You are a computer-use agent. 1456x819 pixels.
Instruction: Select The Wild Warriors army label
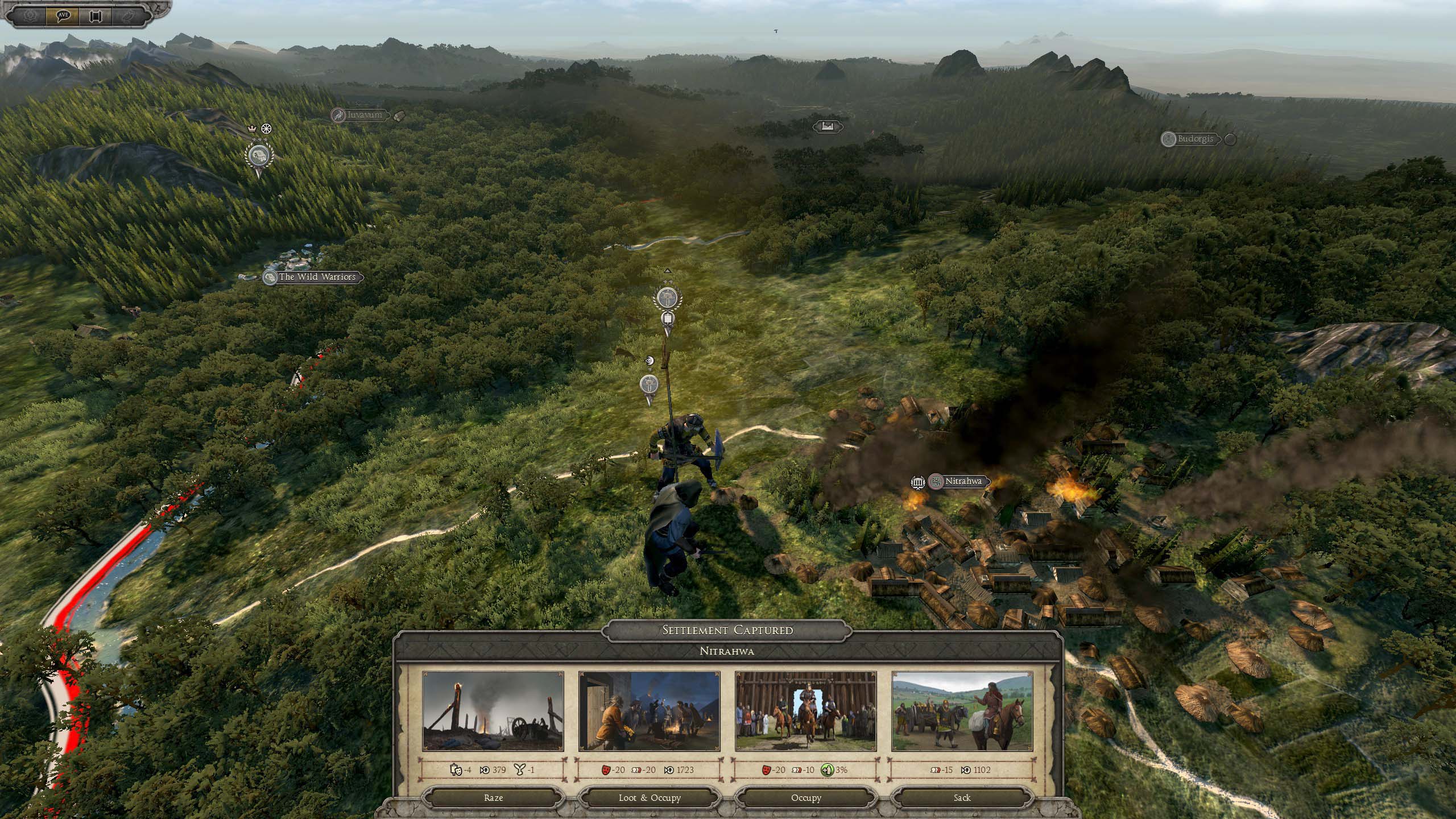click(x=316, y=277)
